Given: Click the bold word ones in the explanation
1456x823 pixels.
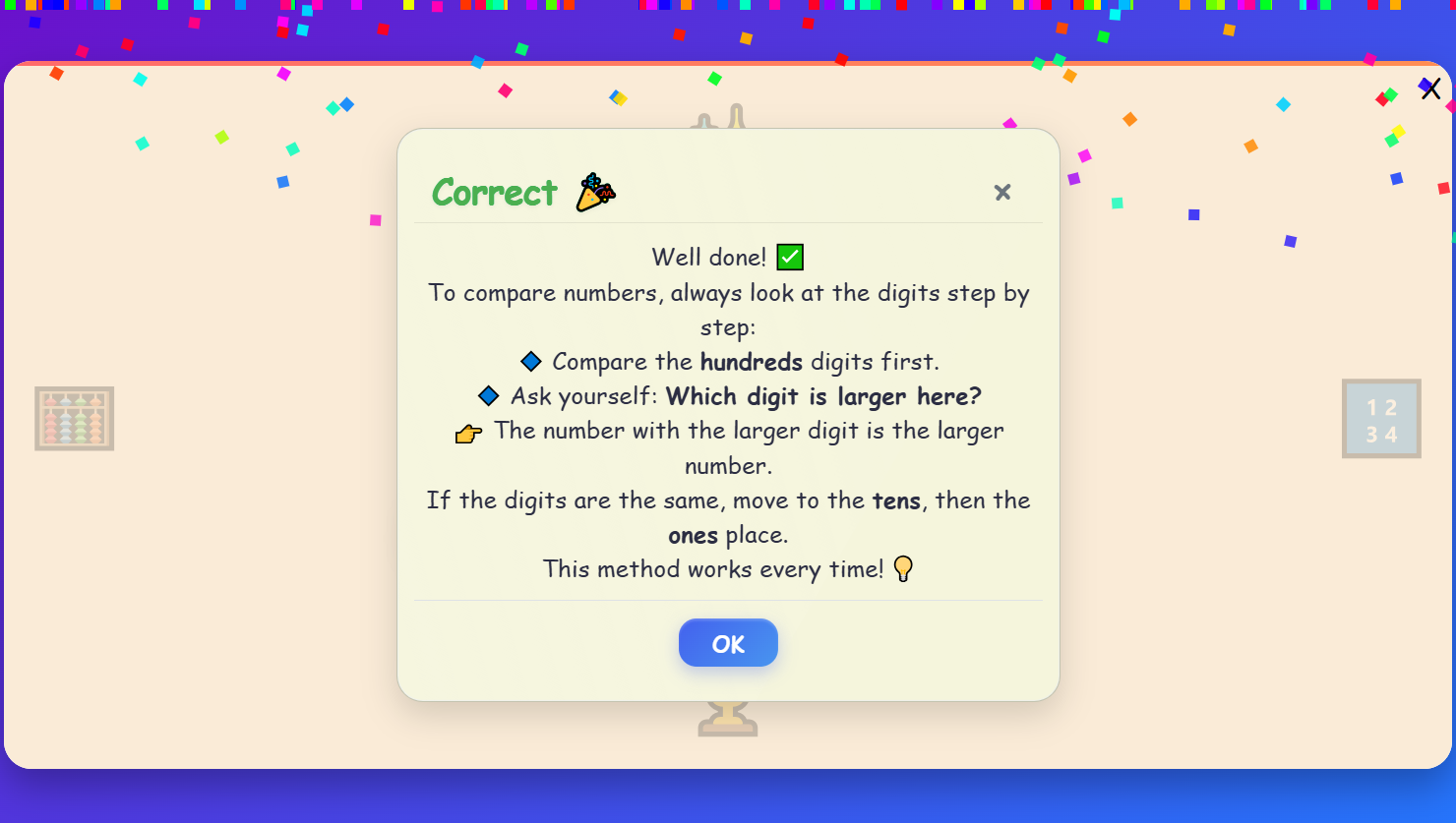Looking at the screenshot, I should [693, 535].
